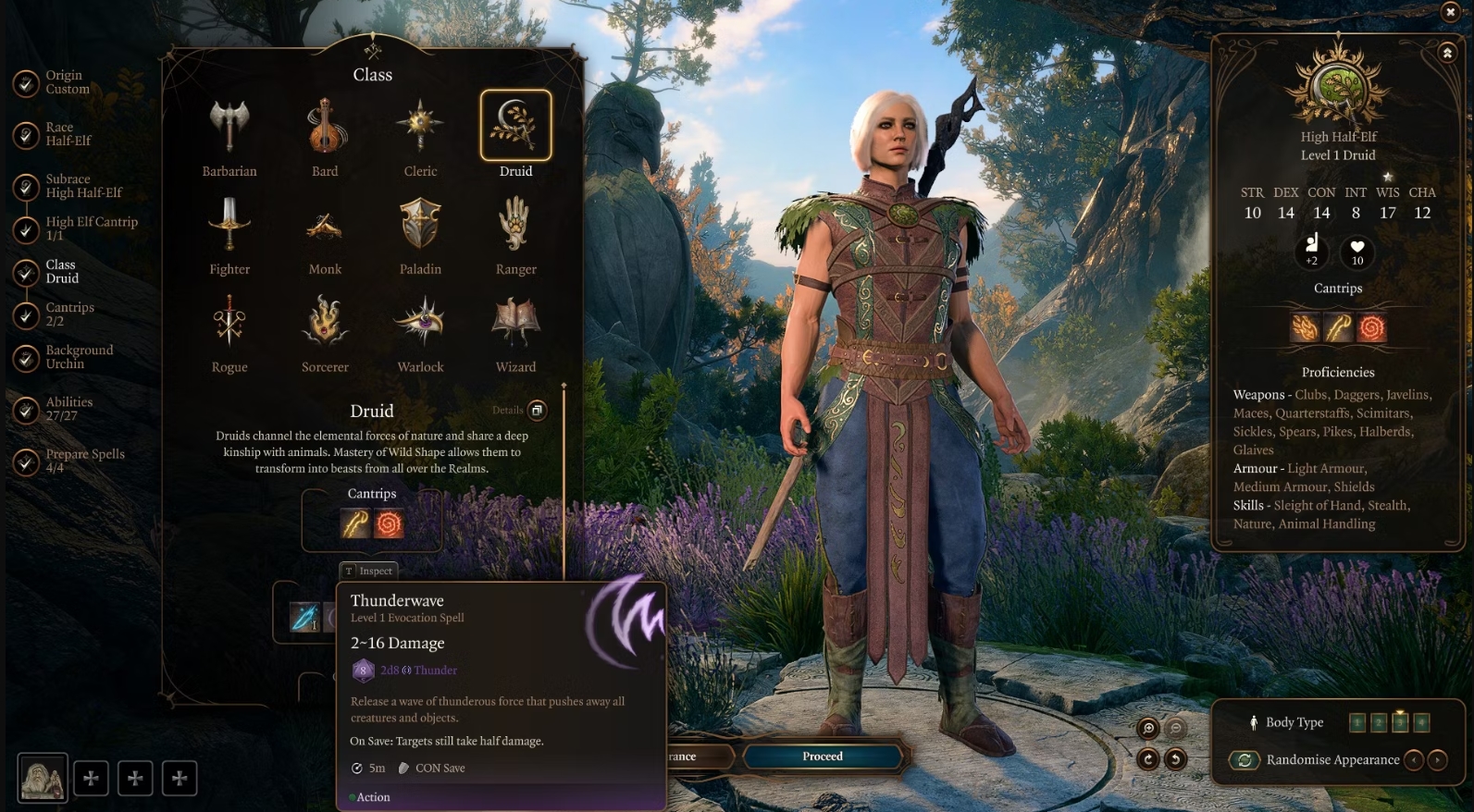
Task: Choose the Rogue class
Action: [229, 322]
